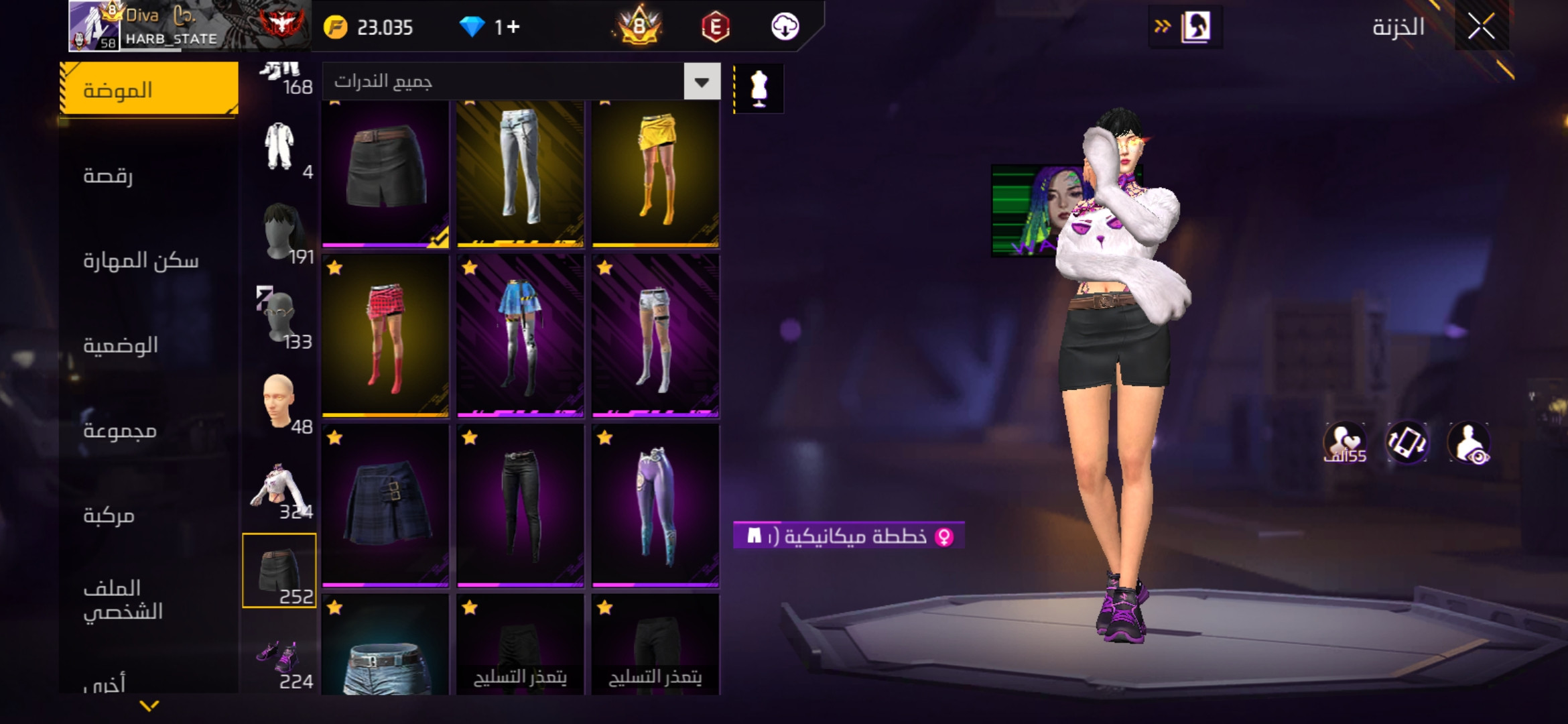Select the light grey jeans item
This screenshot has width=1568, height=724.
click(x=520, y=172)
